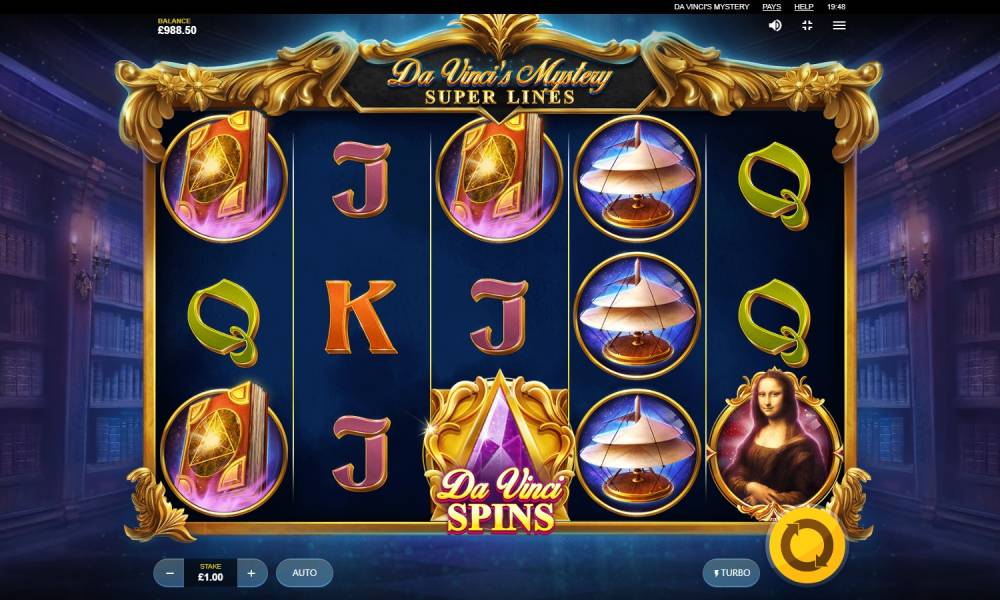Open the Auto spin options
1000x600 pixels.
304,573
